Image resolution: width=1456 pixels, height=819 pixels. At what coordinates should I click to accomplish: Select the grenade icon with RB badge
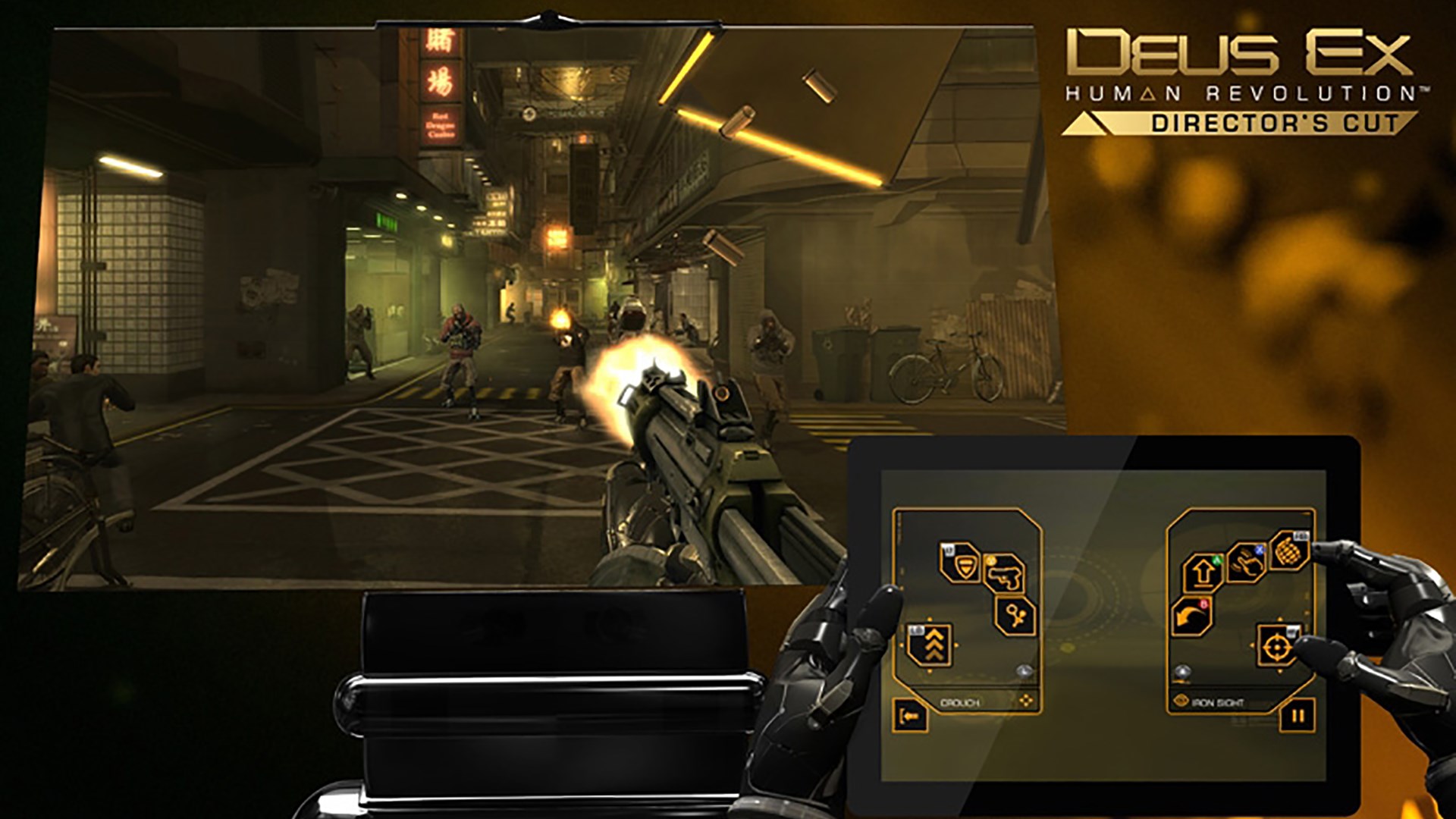tap(1290, 551)
